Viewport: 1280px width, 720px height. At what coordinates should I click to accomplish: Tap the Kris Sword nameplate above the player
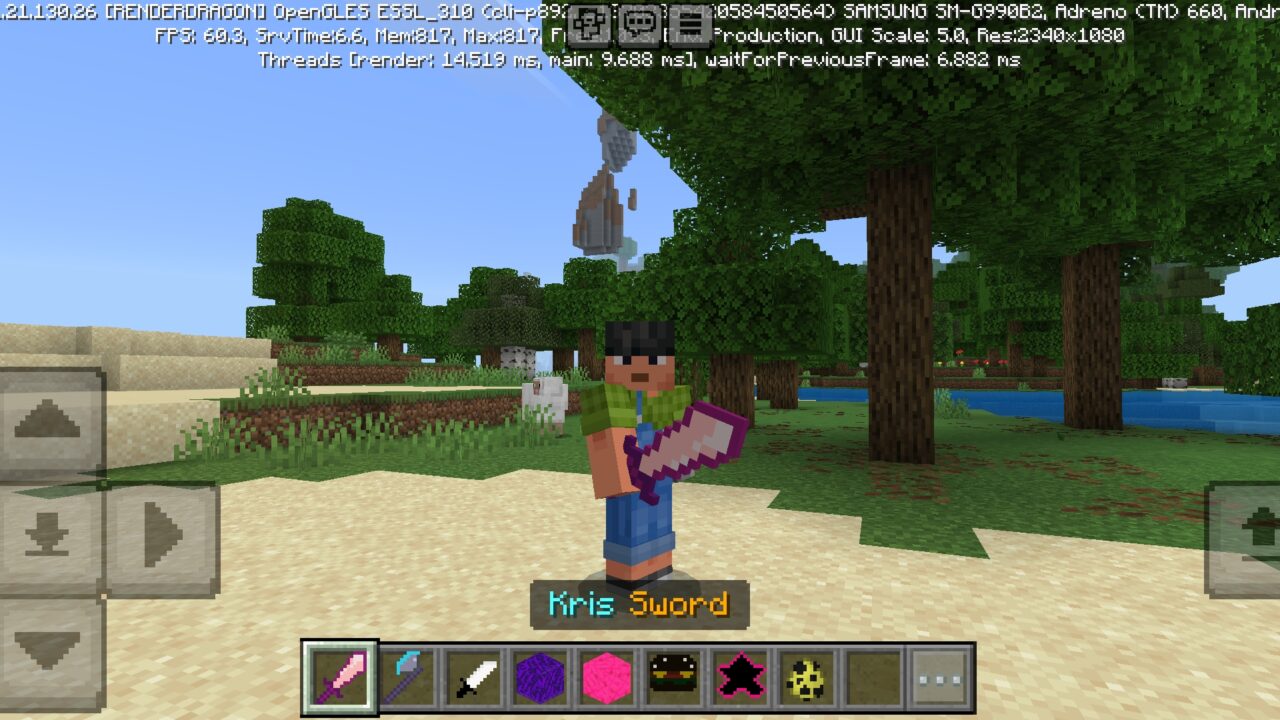click(639, 604)
